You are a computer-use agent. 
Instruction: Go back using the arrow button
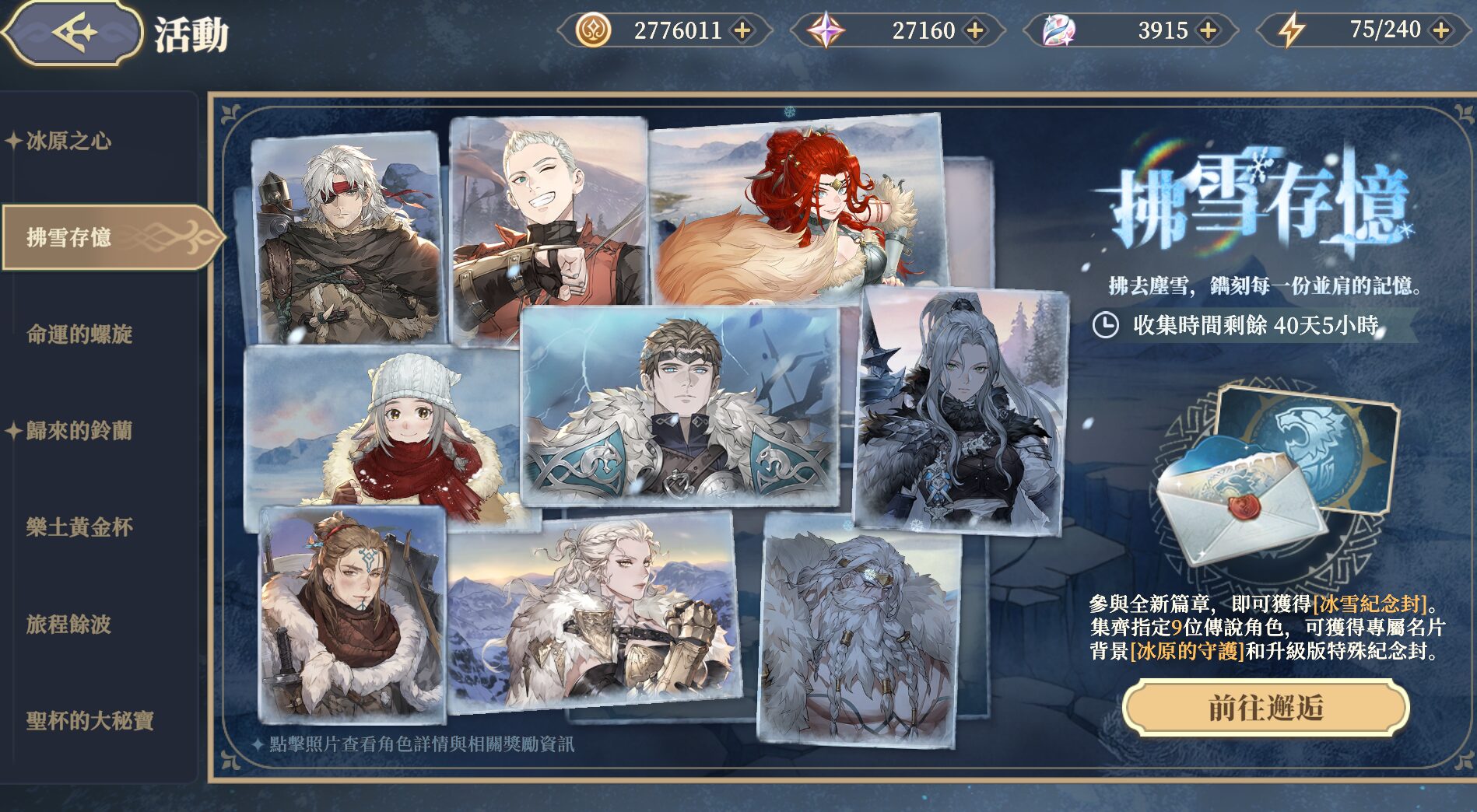point(74,33)
